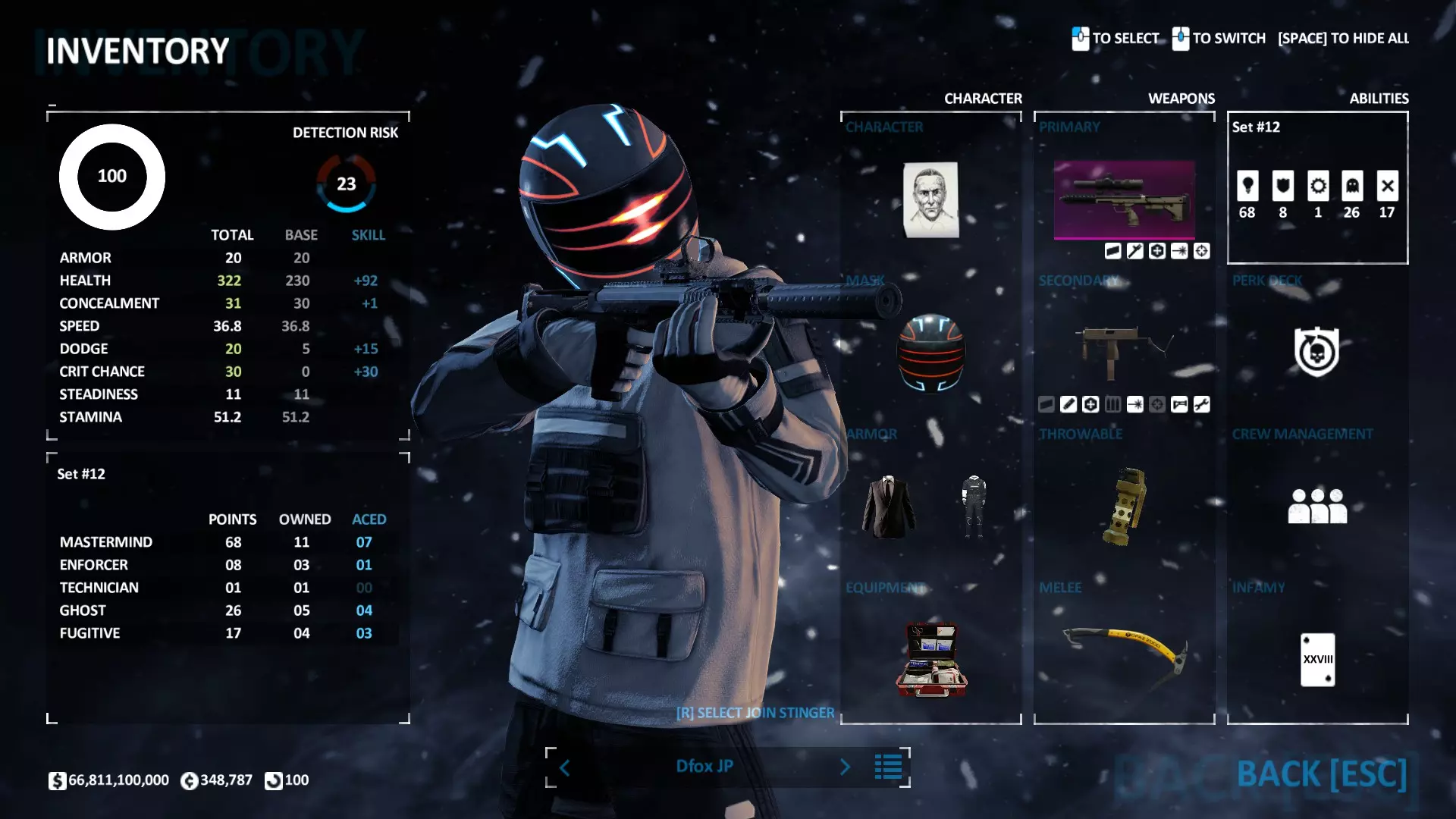Switch to the previous profile with left arrow
Viewport: 1456px width, 819px height.
coord(565,767)
